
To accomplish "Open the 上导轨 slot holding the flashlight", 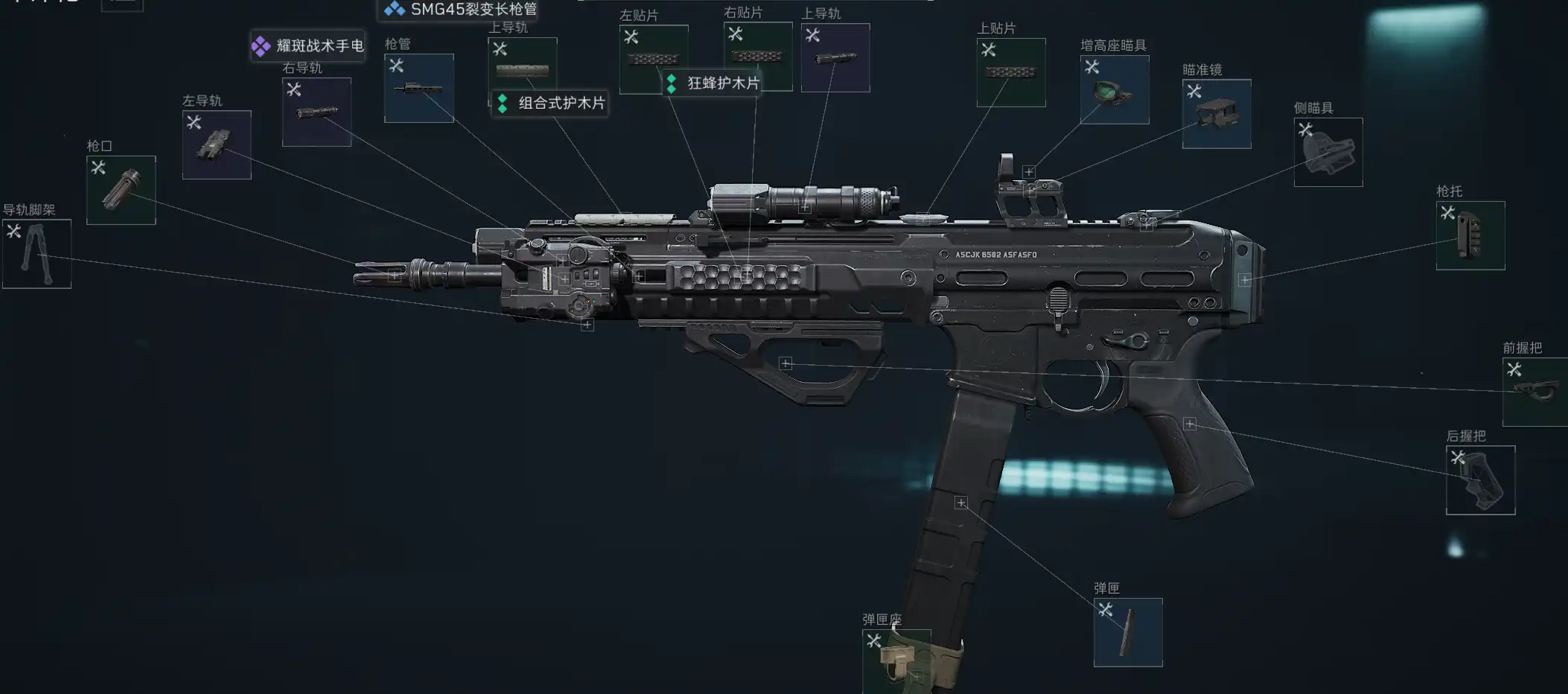I will point(835,58).
